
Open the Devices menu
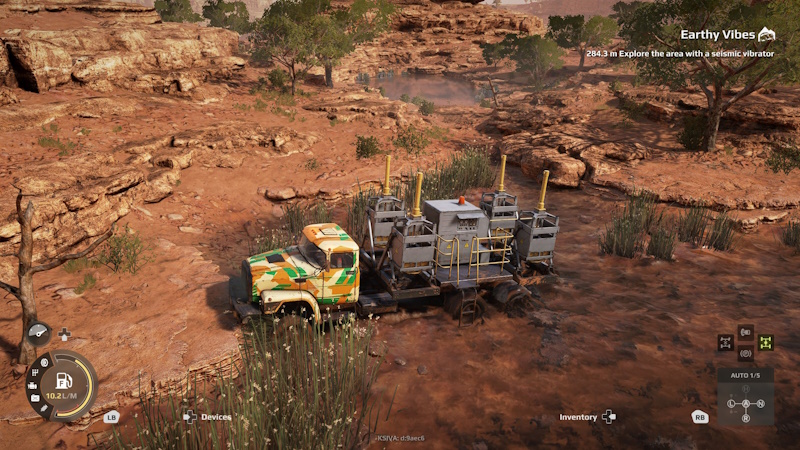click(208, 417)
